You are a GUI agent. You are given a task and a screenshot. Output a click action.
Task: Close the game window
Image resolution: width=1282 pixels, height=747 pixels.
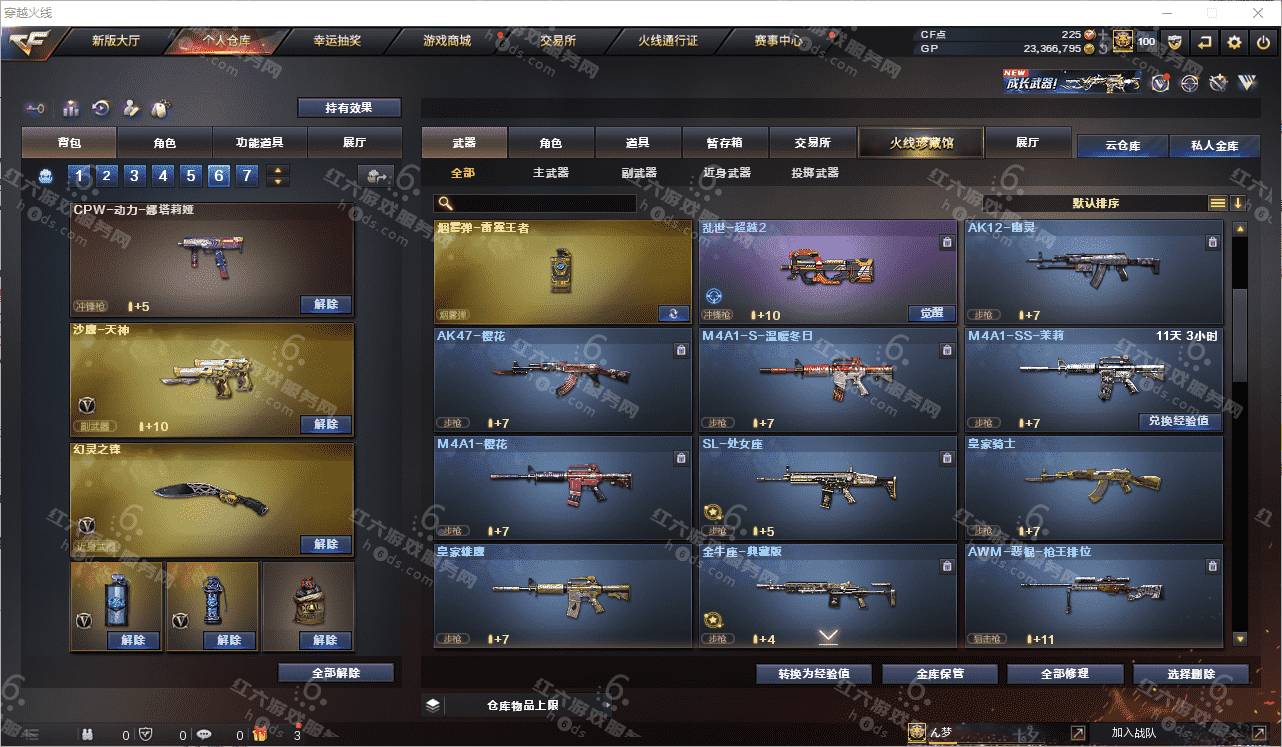tap(1257, 13)
